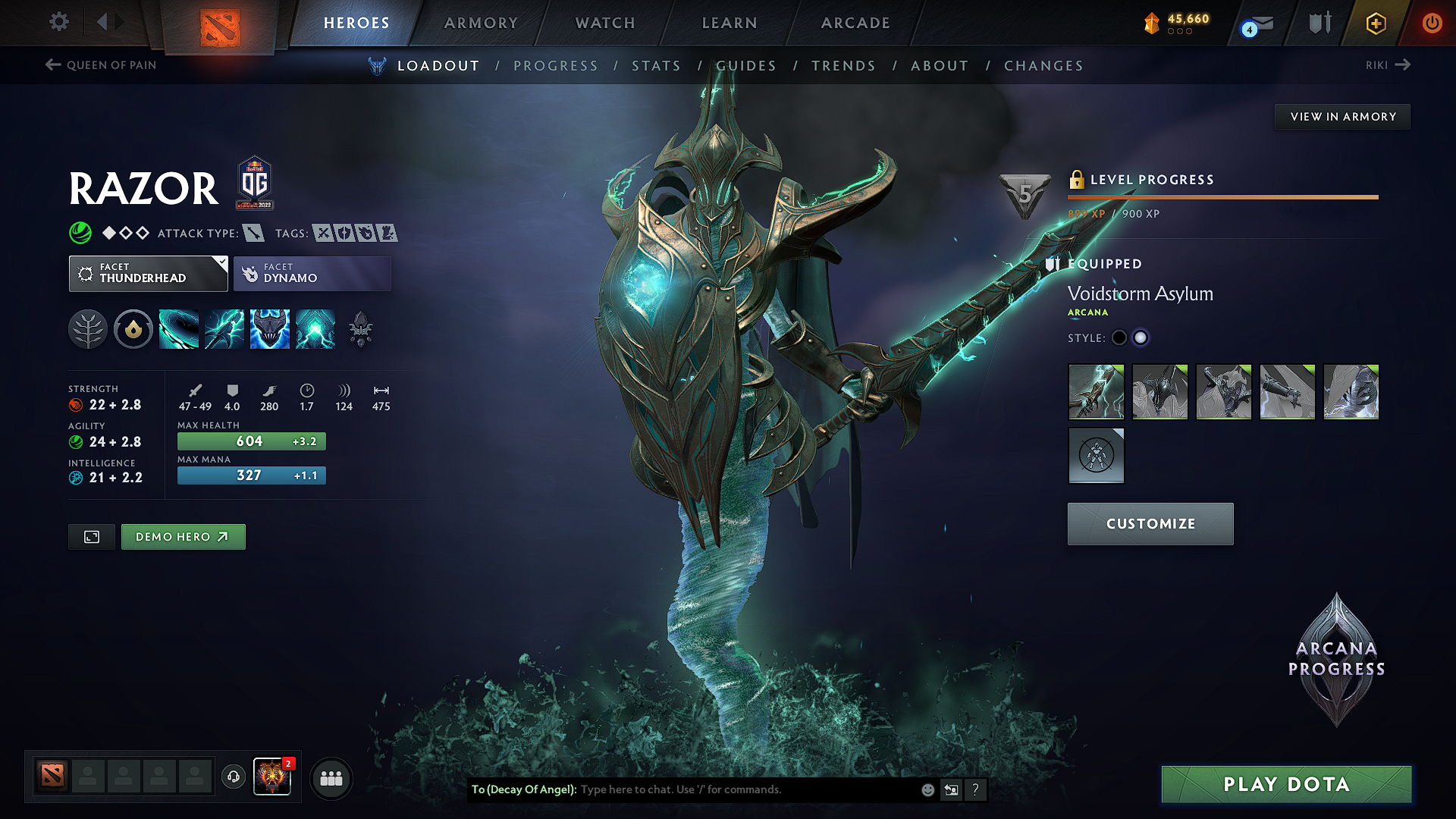Image resolution: width=1456 pixels, height=819 pixels.
Task: Select the Static Link ability icon
Action: coord(224,328)
